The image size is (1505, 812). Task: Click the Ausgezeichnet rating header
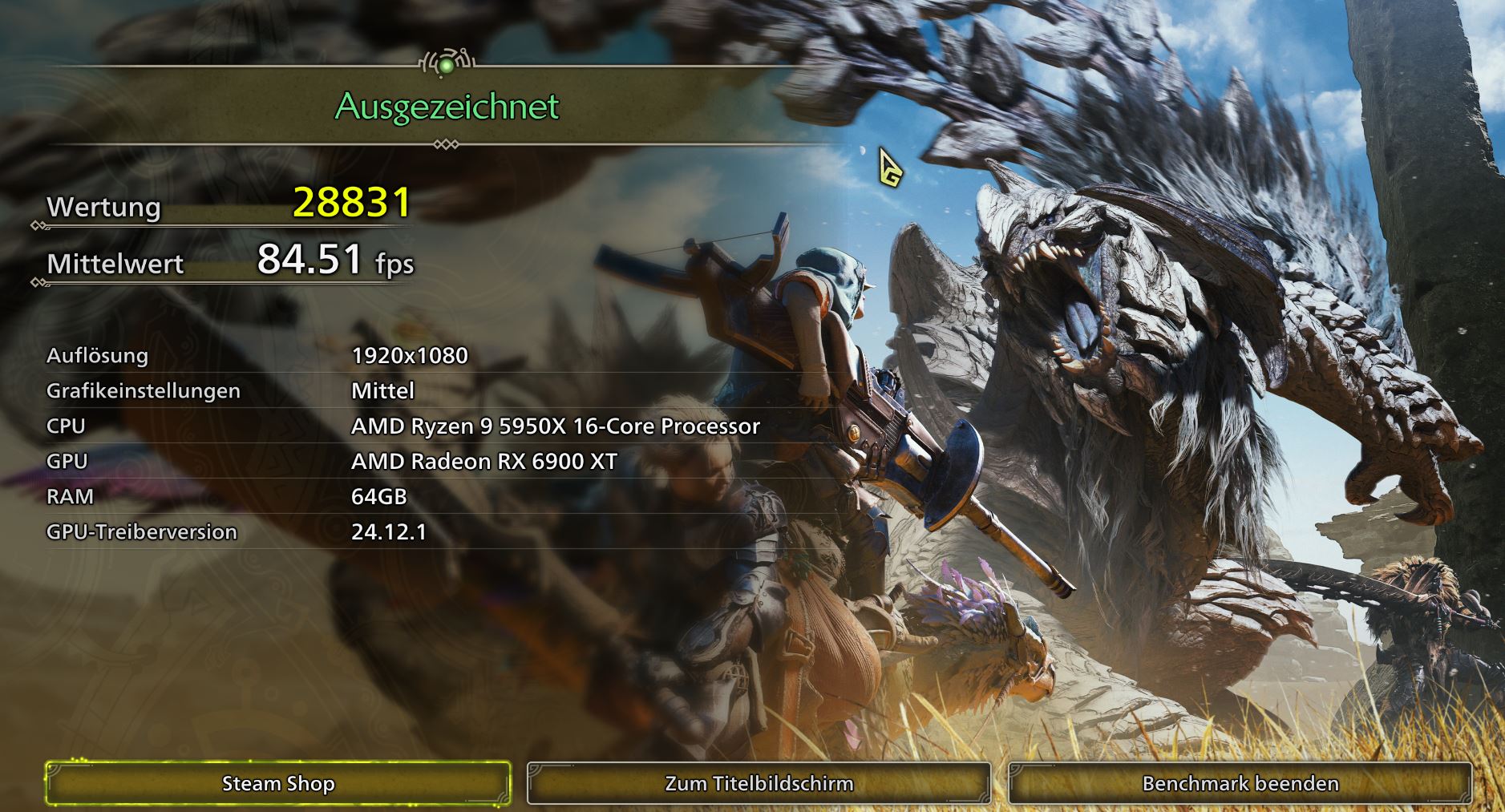[x=447, y=105]
